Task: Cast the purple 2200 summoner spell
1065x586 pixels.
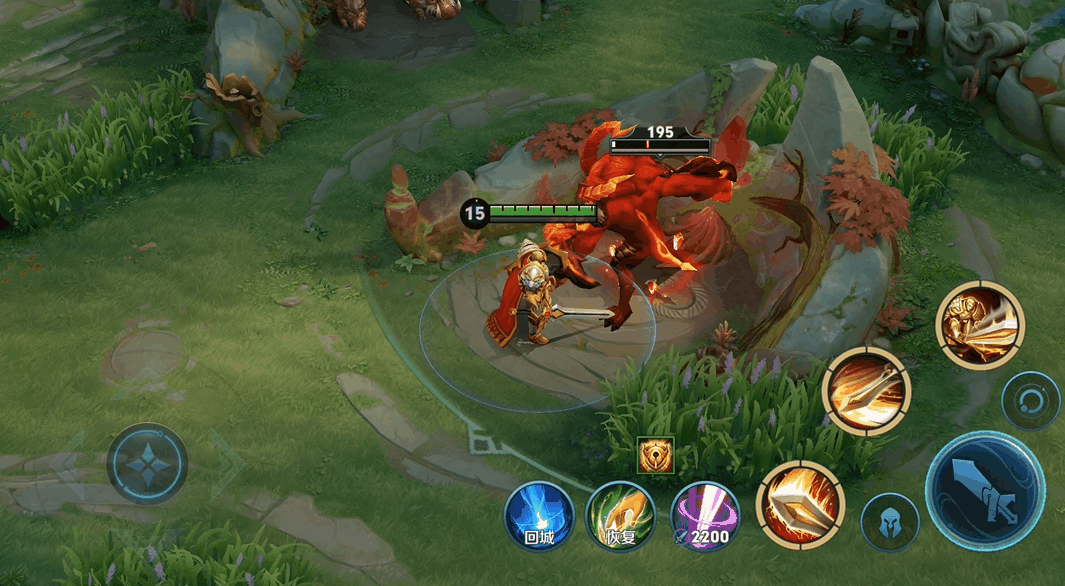Action: 704,516
